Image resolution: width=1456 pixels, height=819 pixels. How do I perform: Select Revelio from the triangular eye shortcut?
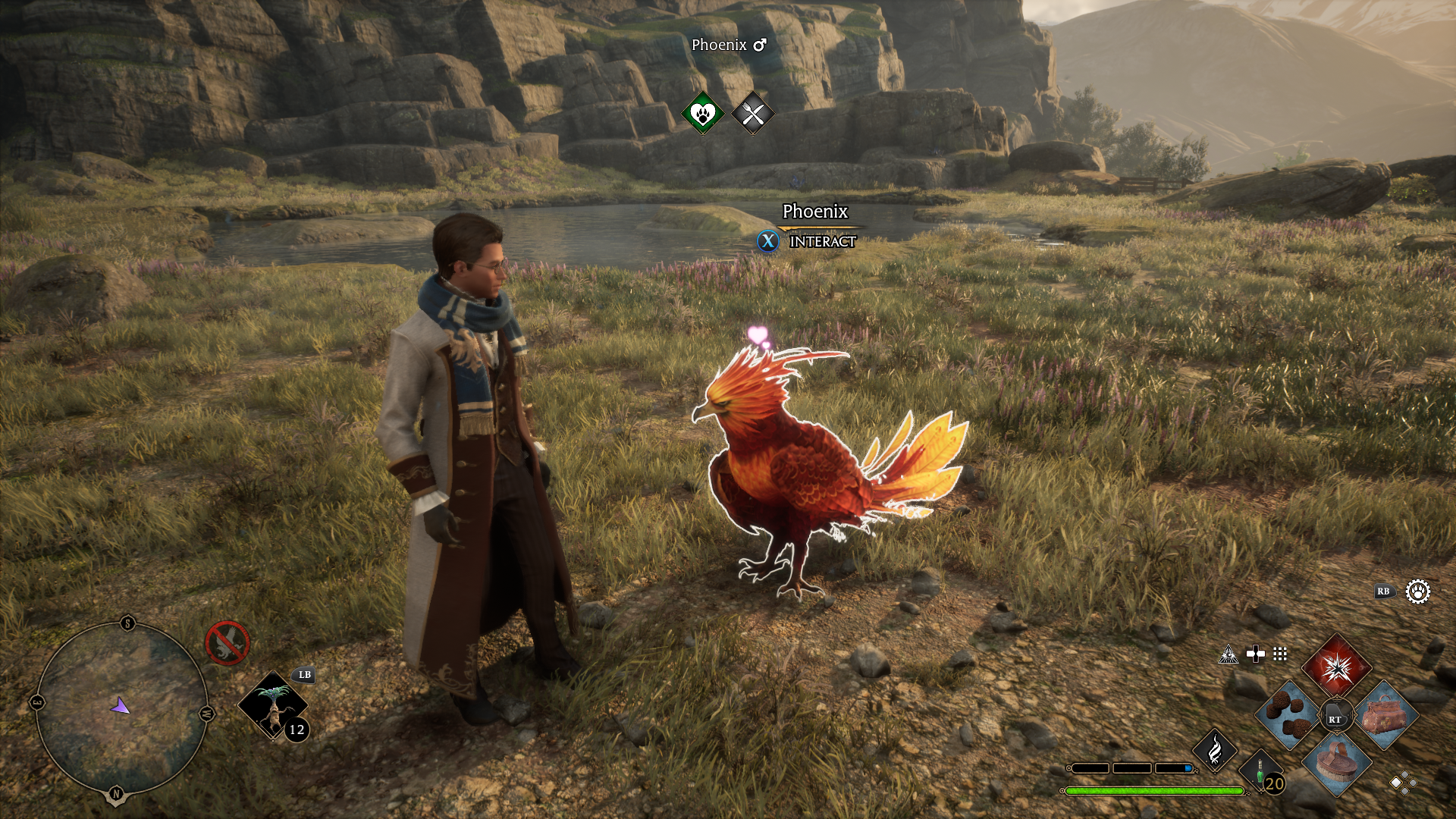(x=1228, y=654)
